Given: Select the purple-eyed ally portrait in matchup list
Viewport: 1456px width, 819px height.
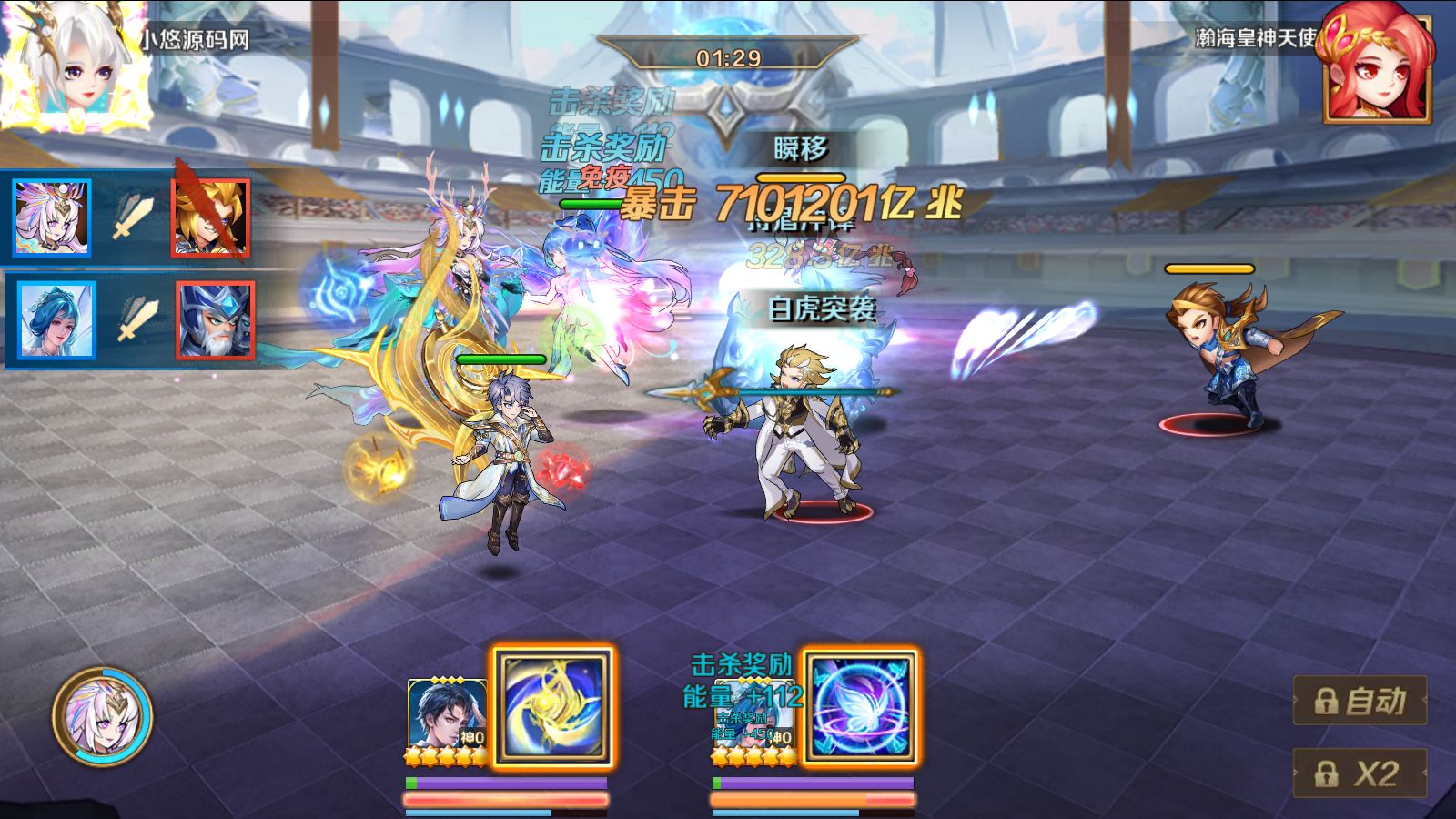Looking at the screenshot, I should point(53,218).
